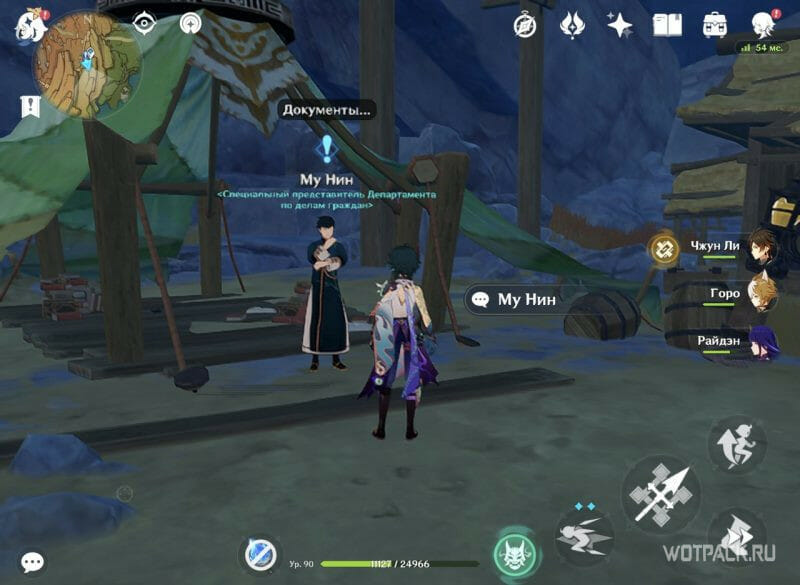Switch to party member Горо
The width and height of the screenshot is (800, 585).
[765, 295]
